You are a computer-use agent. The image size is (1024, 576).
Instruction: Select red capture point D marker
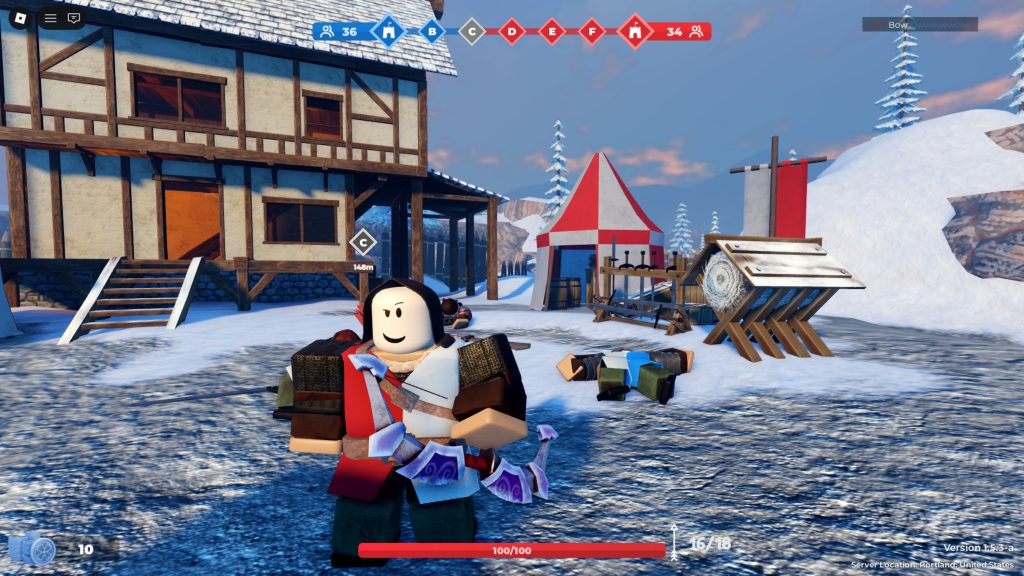pos(512,31)
